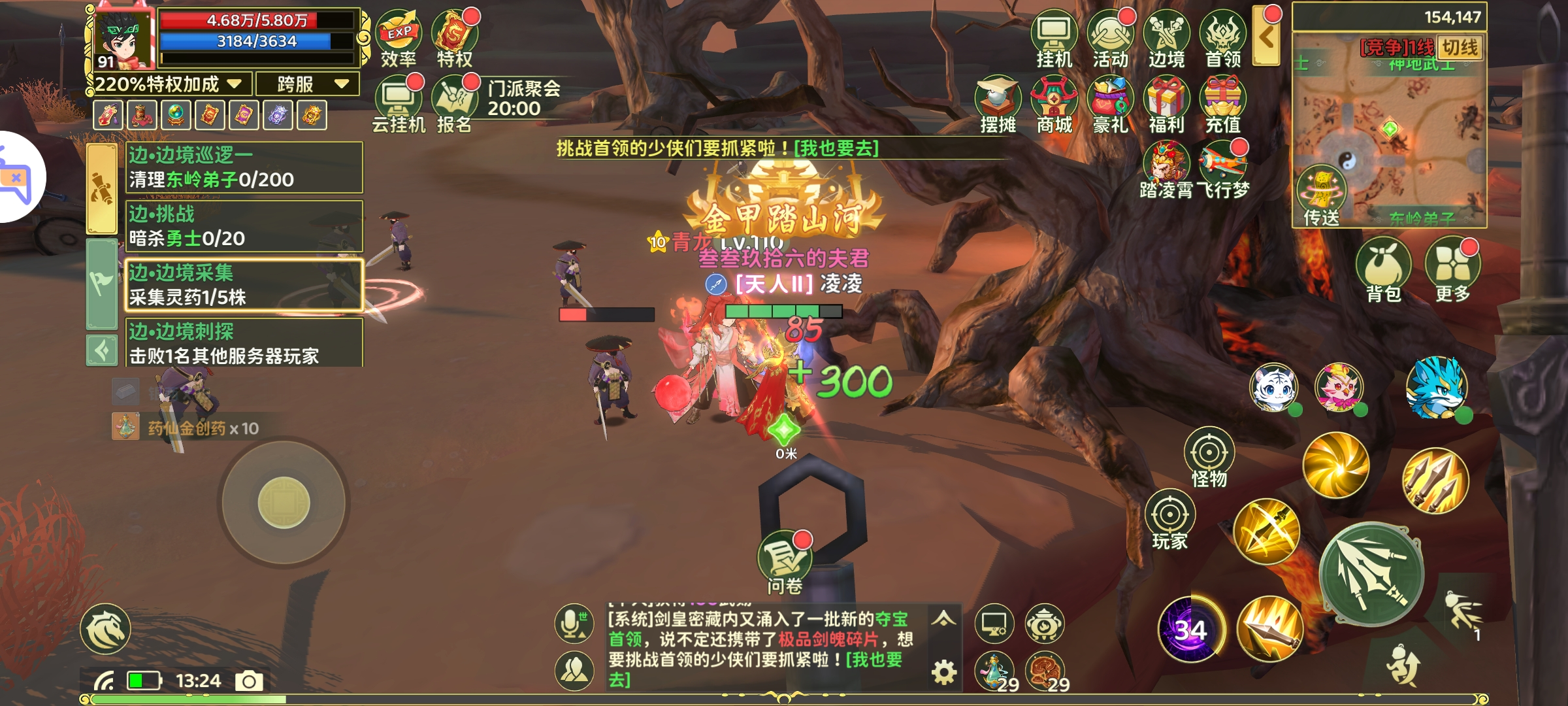Open the 首领 boss menu

pos(1223,39)
